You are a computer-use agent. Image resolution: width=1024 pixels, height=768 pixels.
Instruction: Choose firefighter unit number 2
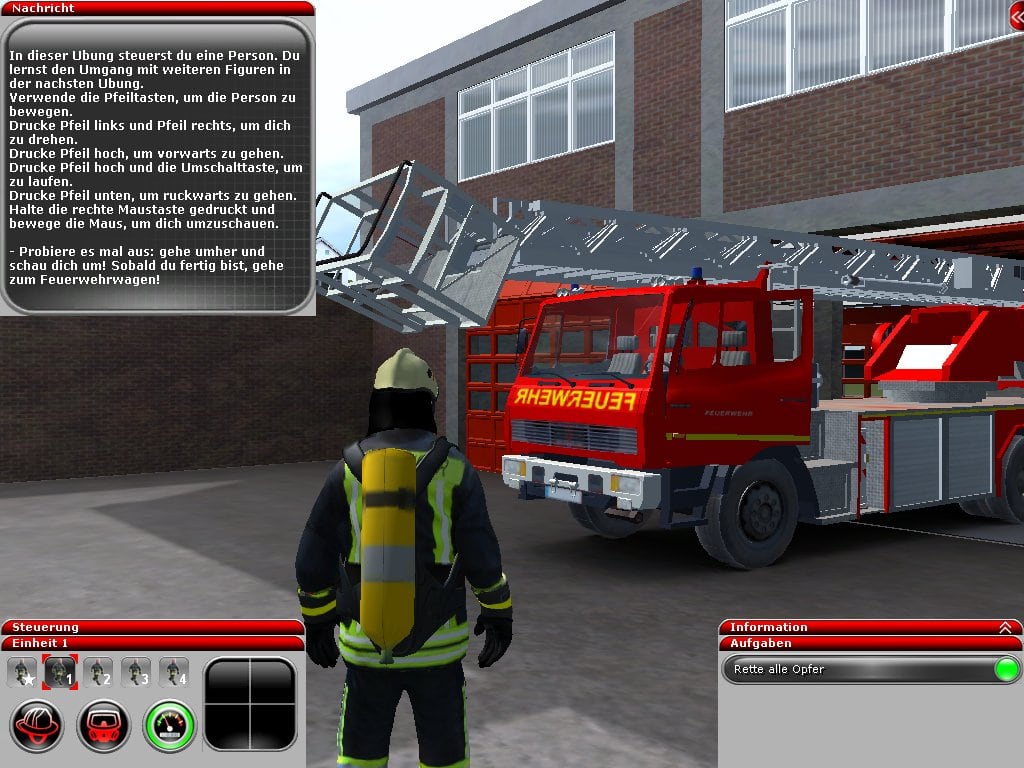coord(98,672)
